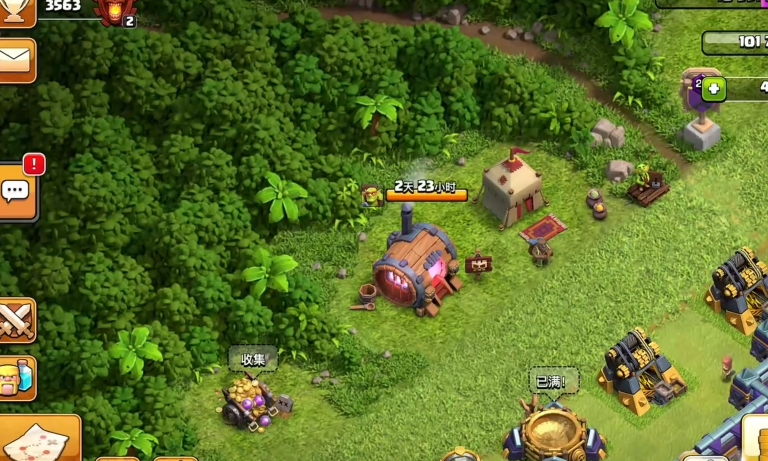Click the green plus add button

713,88
